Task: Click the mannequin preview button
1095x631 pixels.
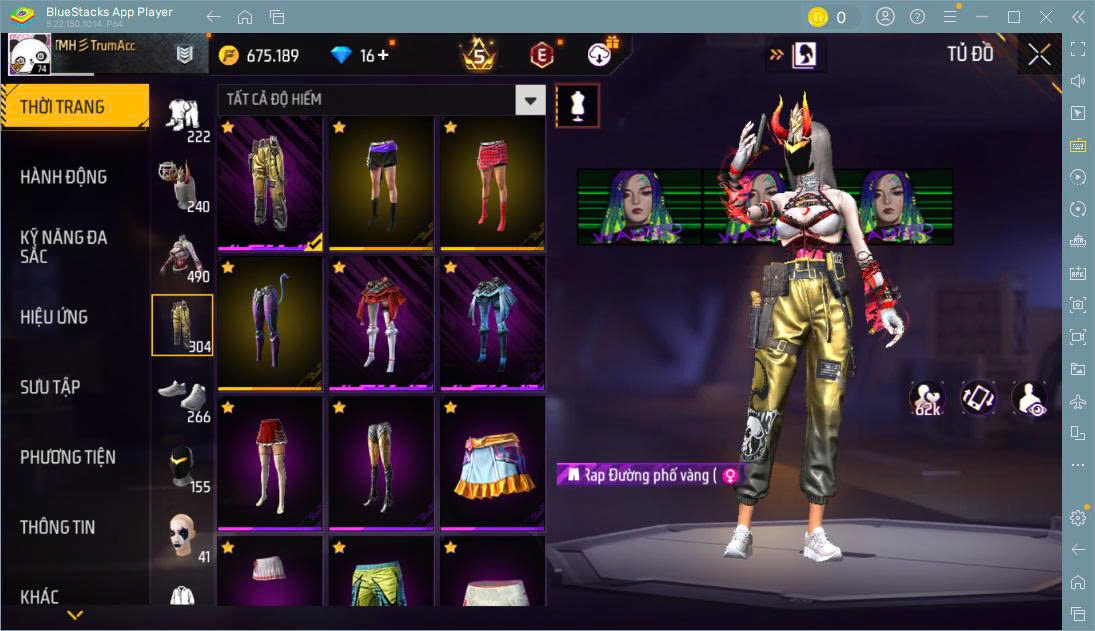Action: 577,105
